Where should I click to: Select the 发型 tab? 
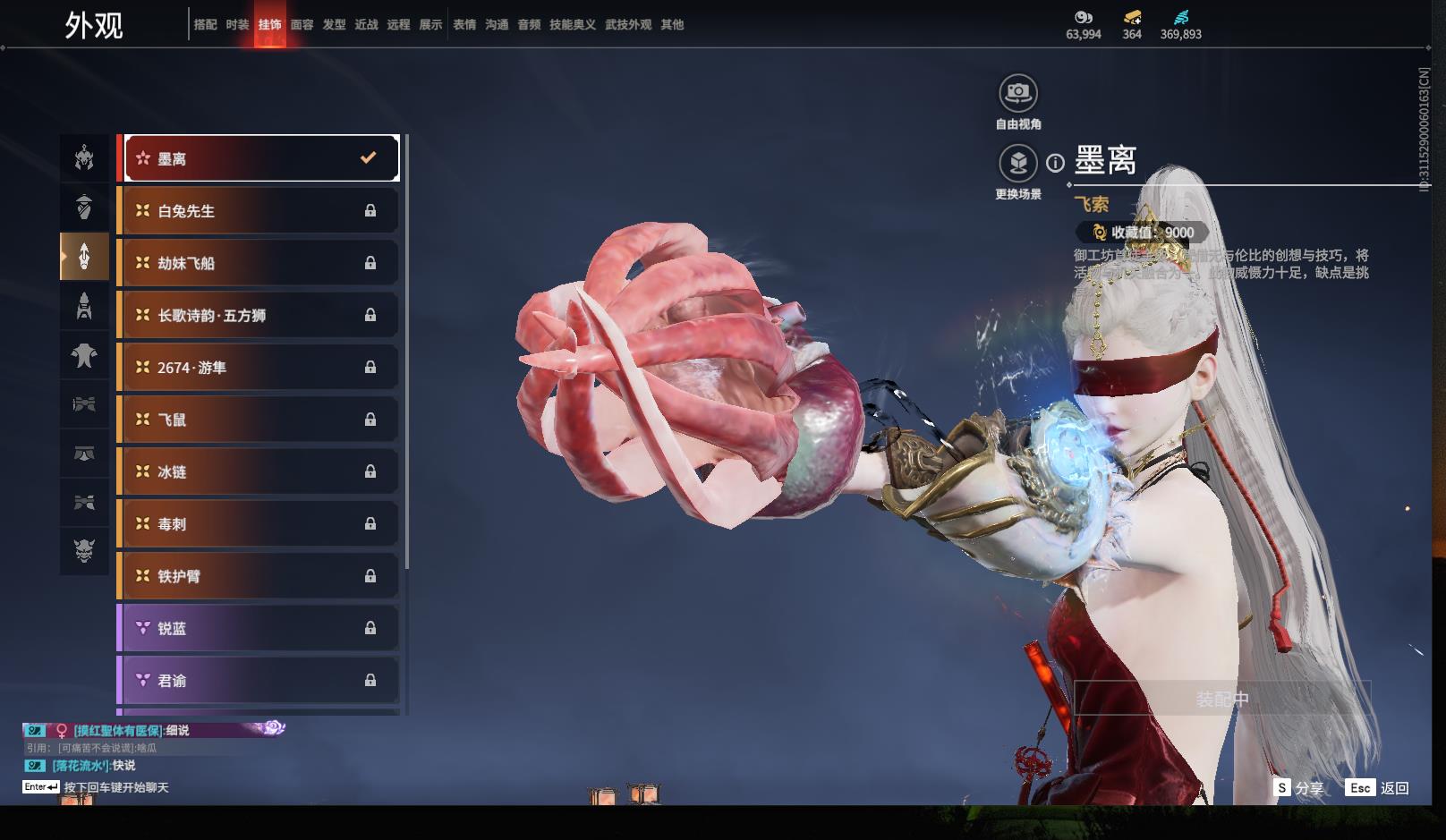point(334,25)
